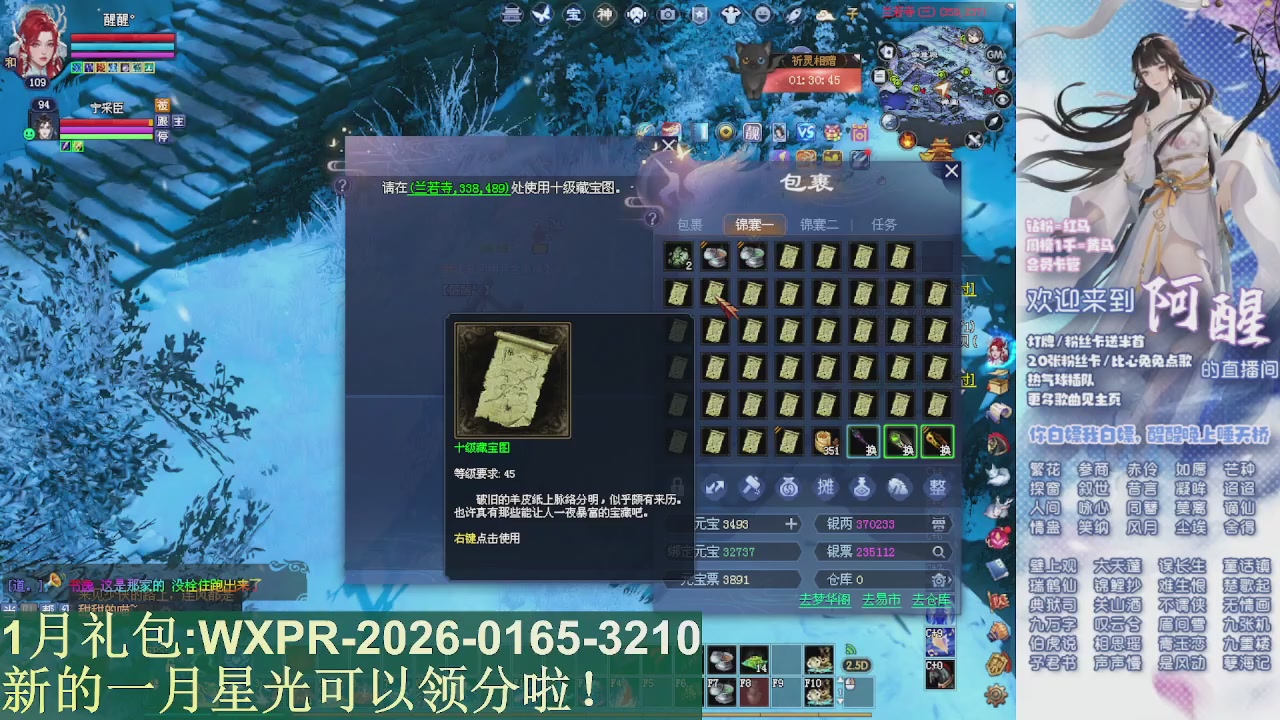
Task: Open the warehouse gear icon next to 仓库
Action: (x=938, y=580)
